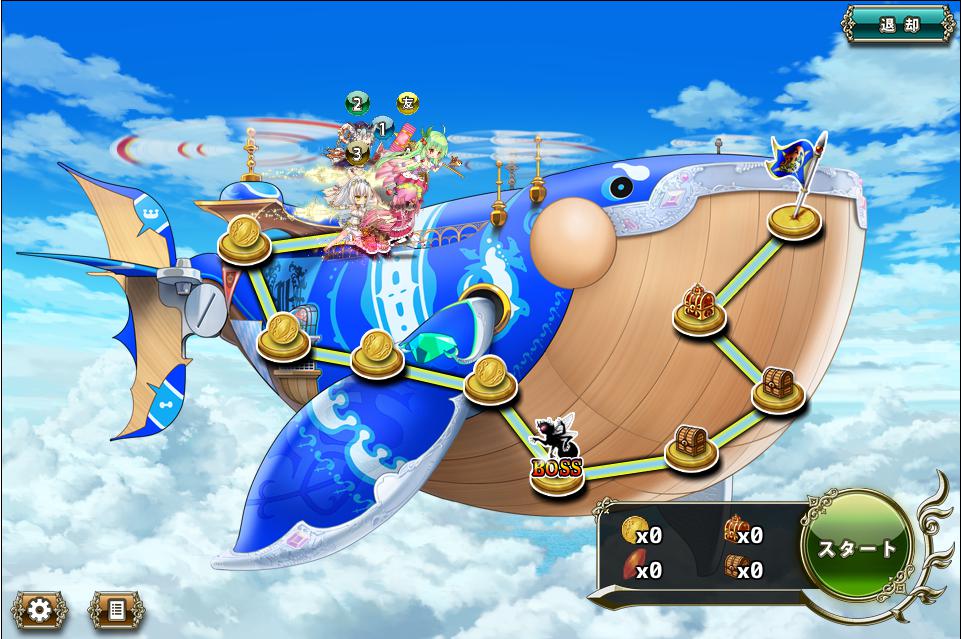Open the document list icon button
Screen dimensions: 961x639
pos(115,609)
